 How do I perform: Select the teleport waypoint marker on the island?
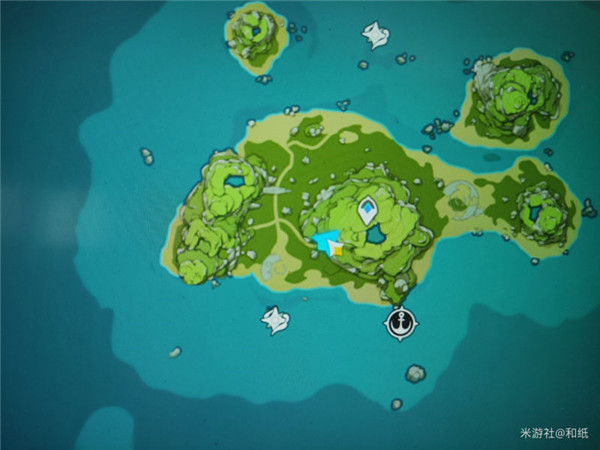(368, 210)
